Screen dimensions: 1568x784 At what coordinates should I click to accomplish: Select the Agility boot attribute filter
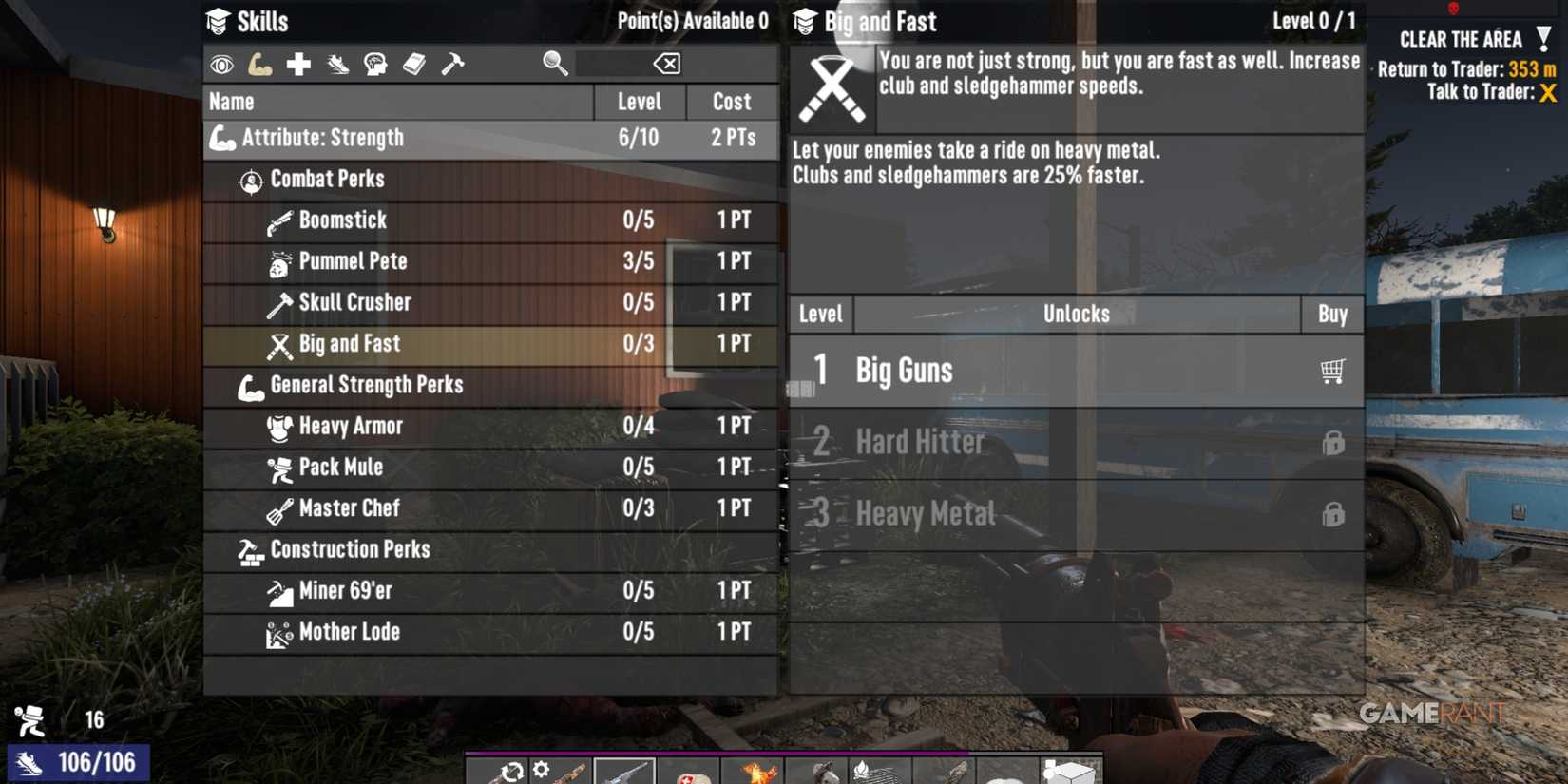tap(338, 63)
